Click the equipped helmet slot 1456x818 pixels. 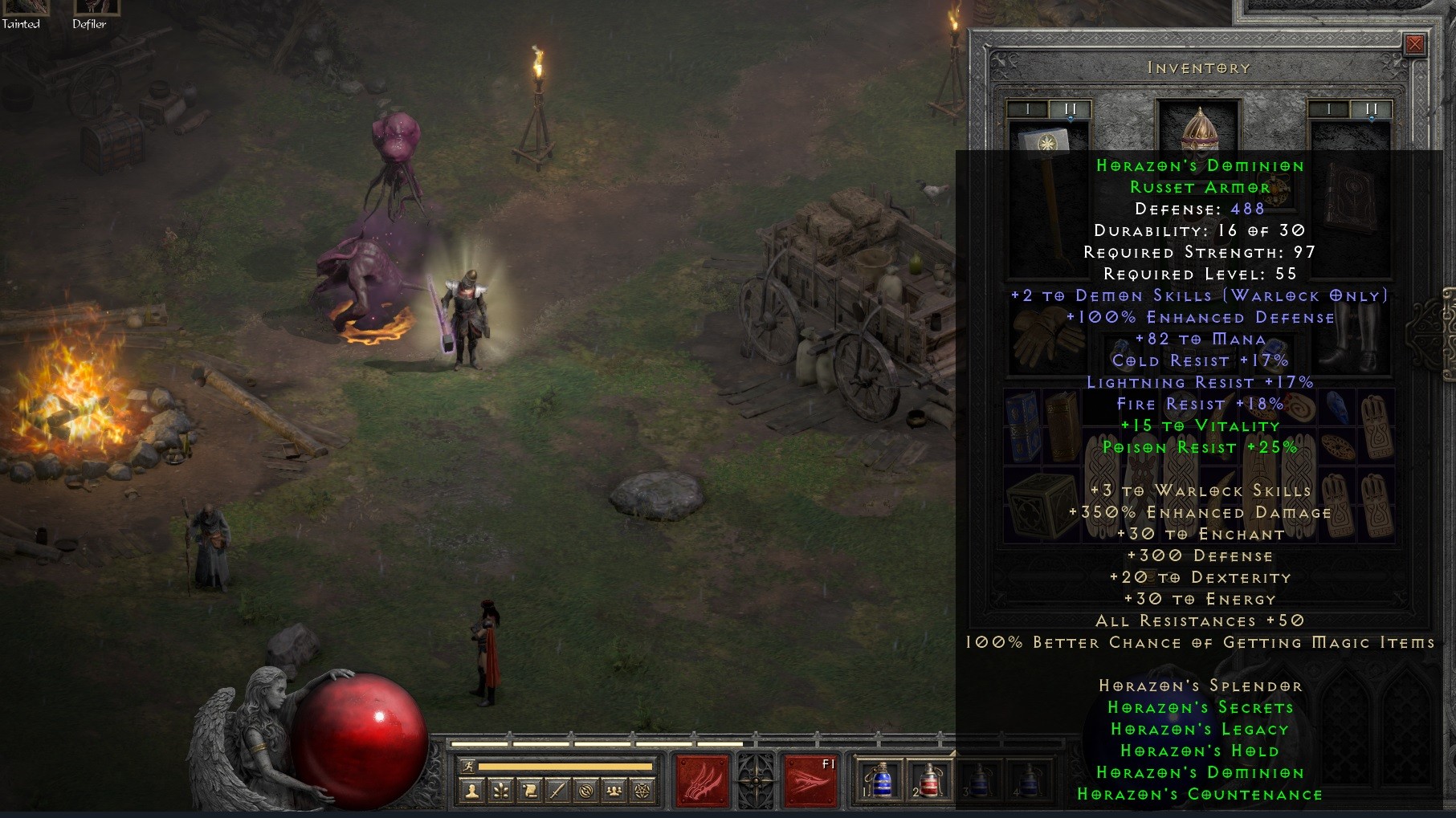[x=1199, y=127]
